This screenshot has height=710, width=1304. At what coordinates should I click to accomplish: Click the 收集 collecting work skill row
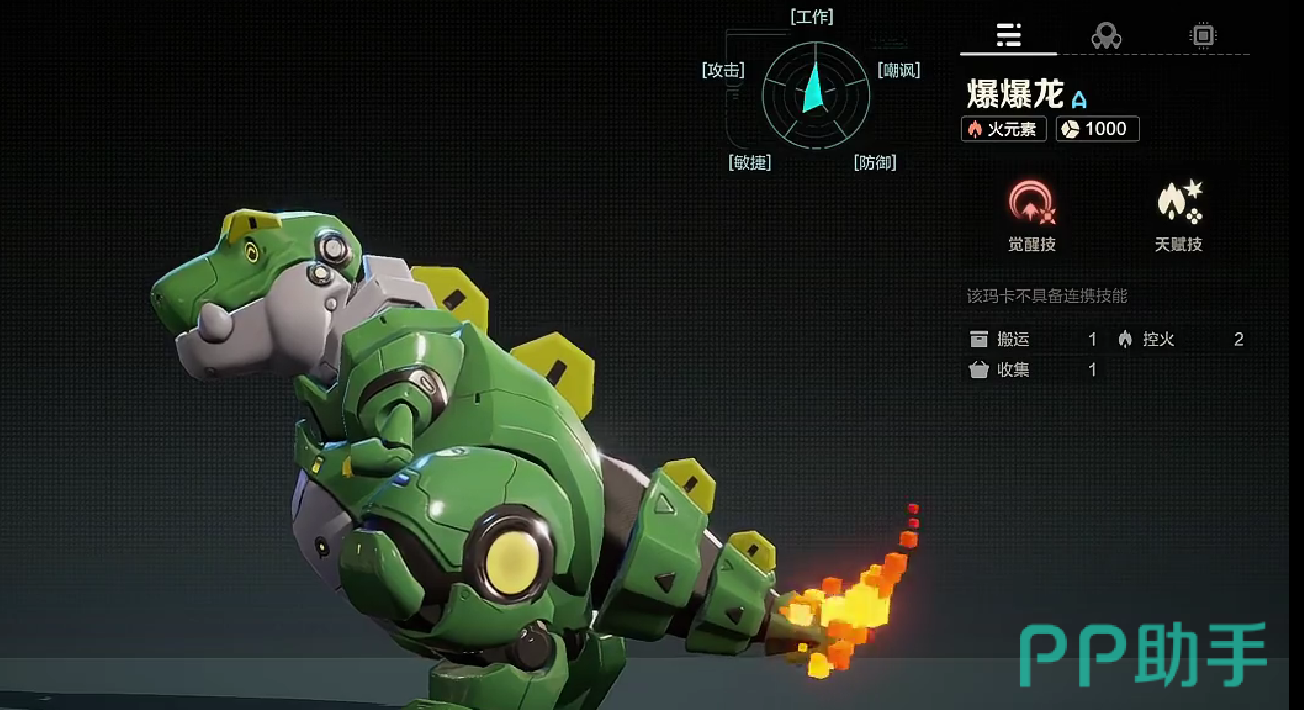point(1033,370)
